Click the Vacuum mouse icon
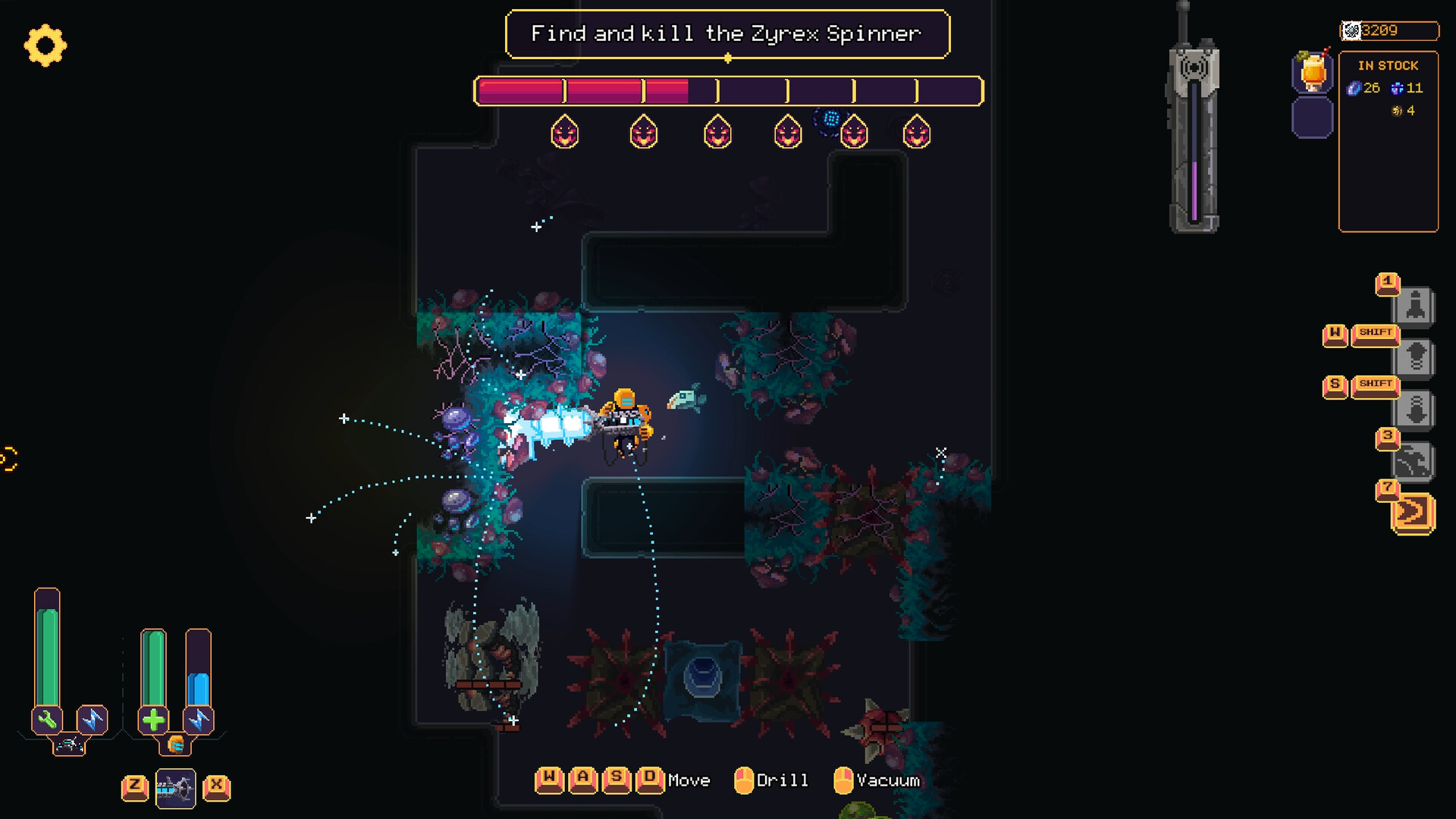 coord(844,780)
